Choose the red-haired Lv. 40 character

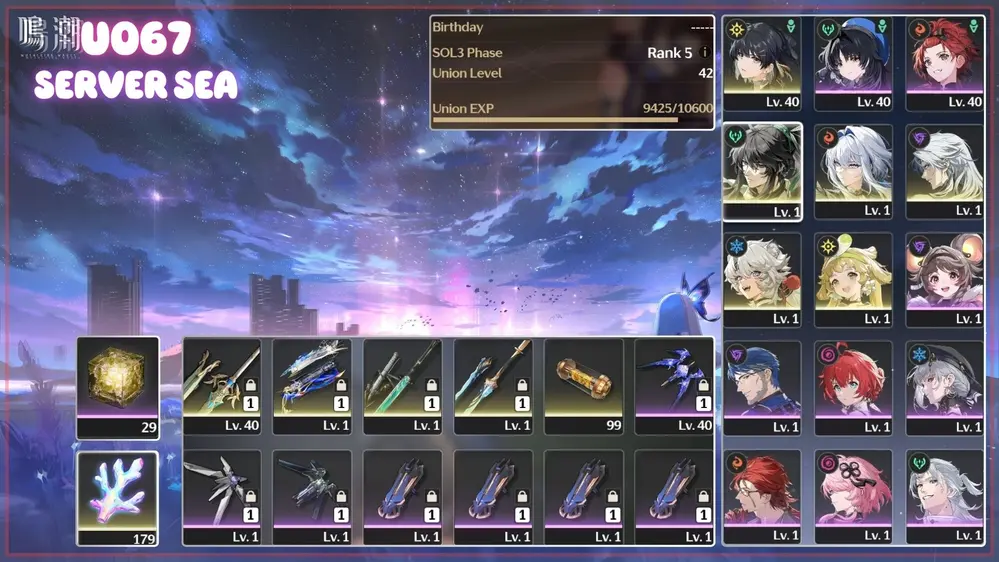click(944, 56)
